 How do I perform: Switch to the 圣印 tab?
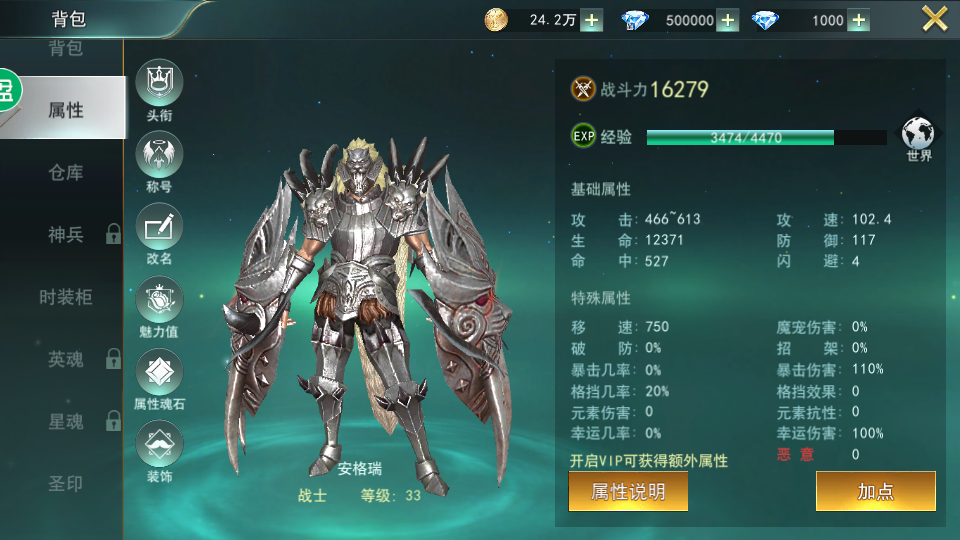point(65,484)
